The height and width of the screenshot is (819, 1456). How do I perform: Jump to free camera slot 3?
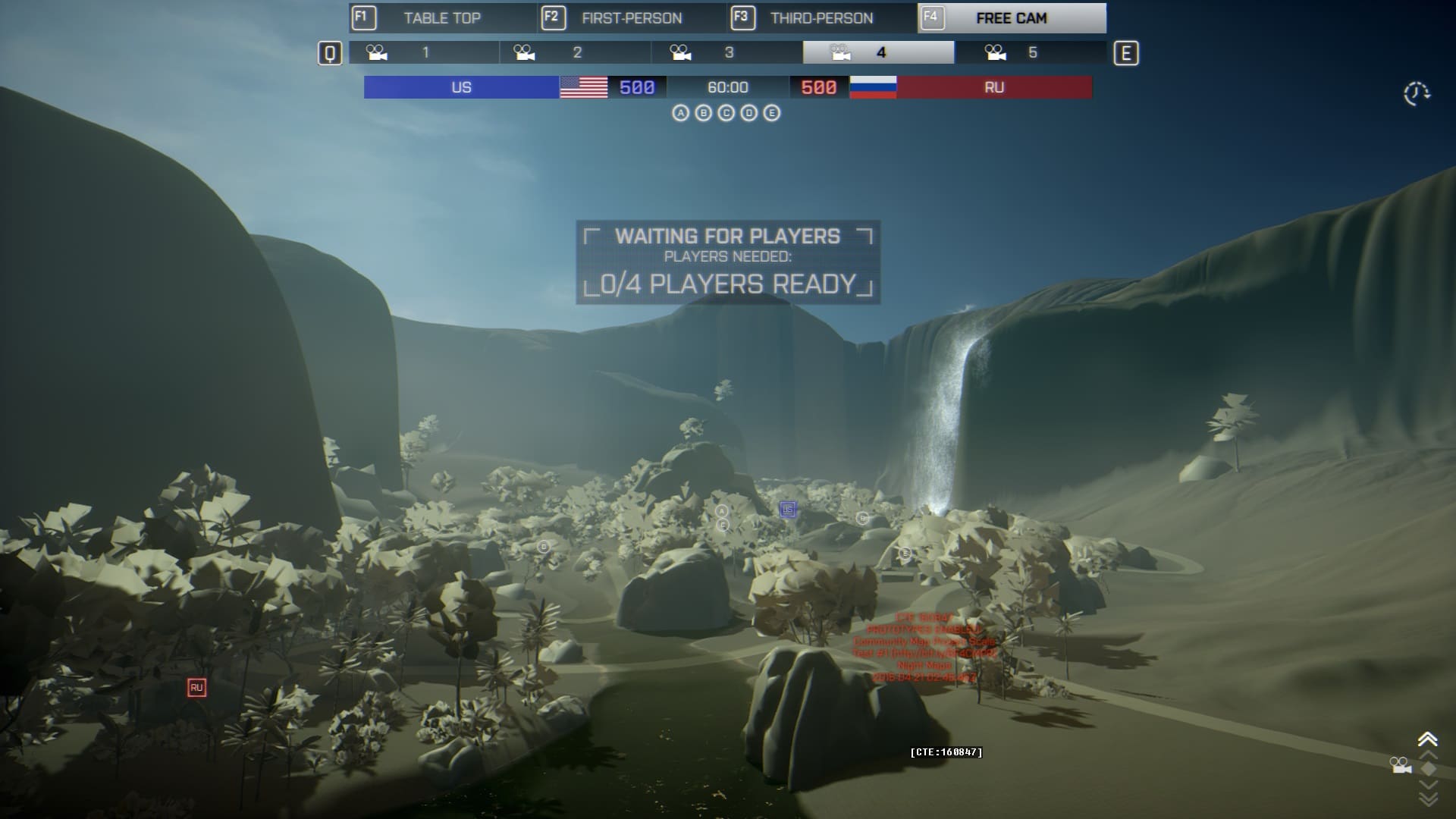pos(727,52)
